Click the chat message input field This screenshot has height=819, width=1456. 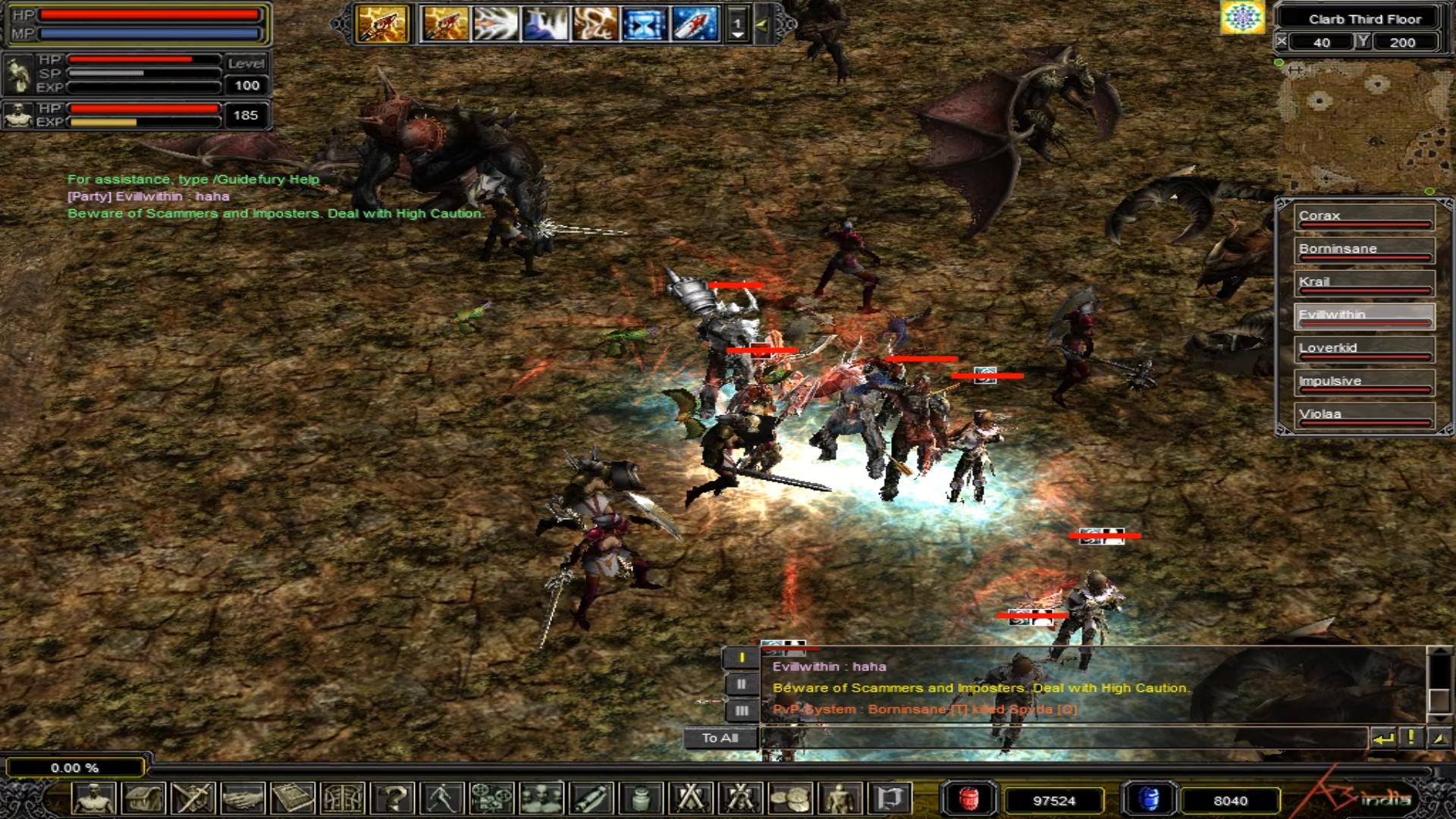(1062, 738)
